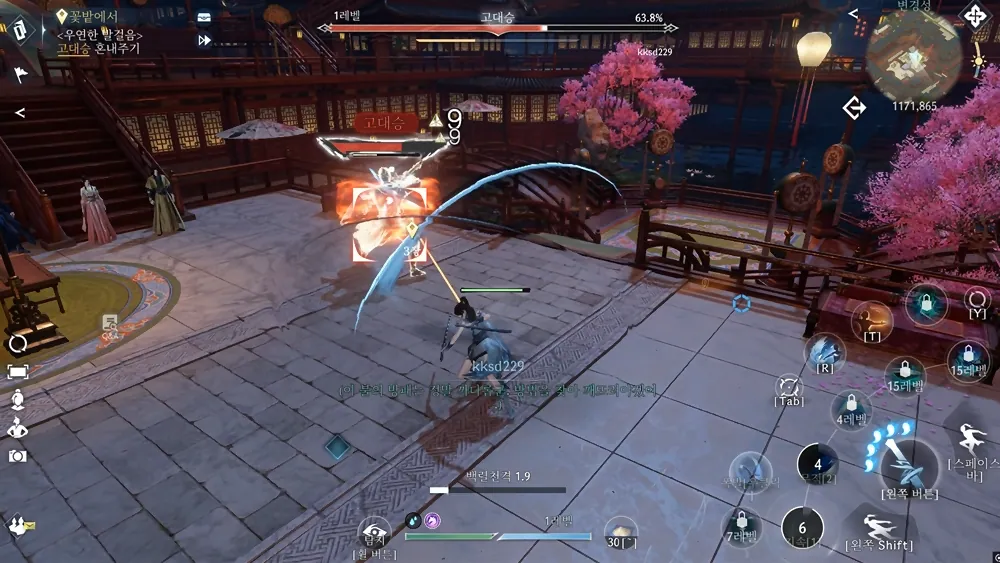
Task: Open the diamond-framed menu icon
Action: click(x=22, y=29)
